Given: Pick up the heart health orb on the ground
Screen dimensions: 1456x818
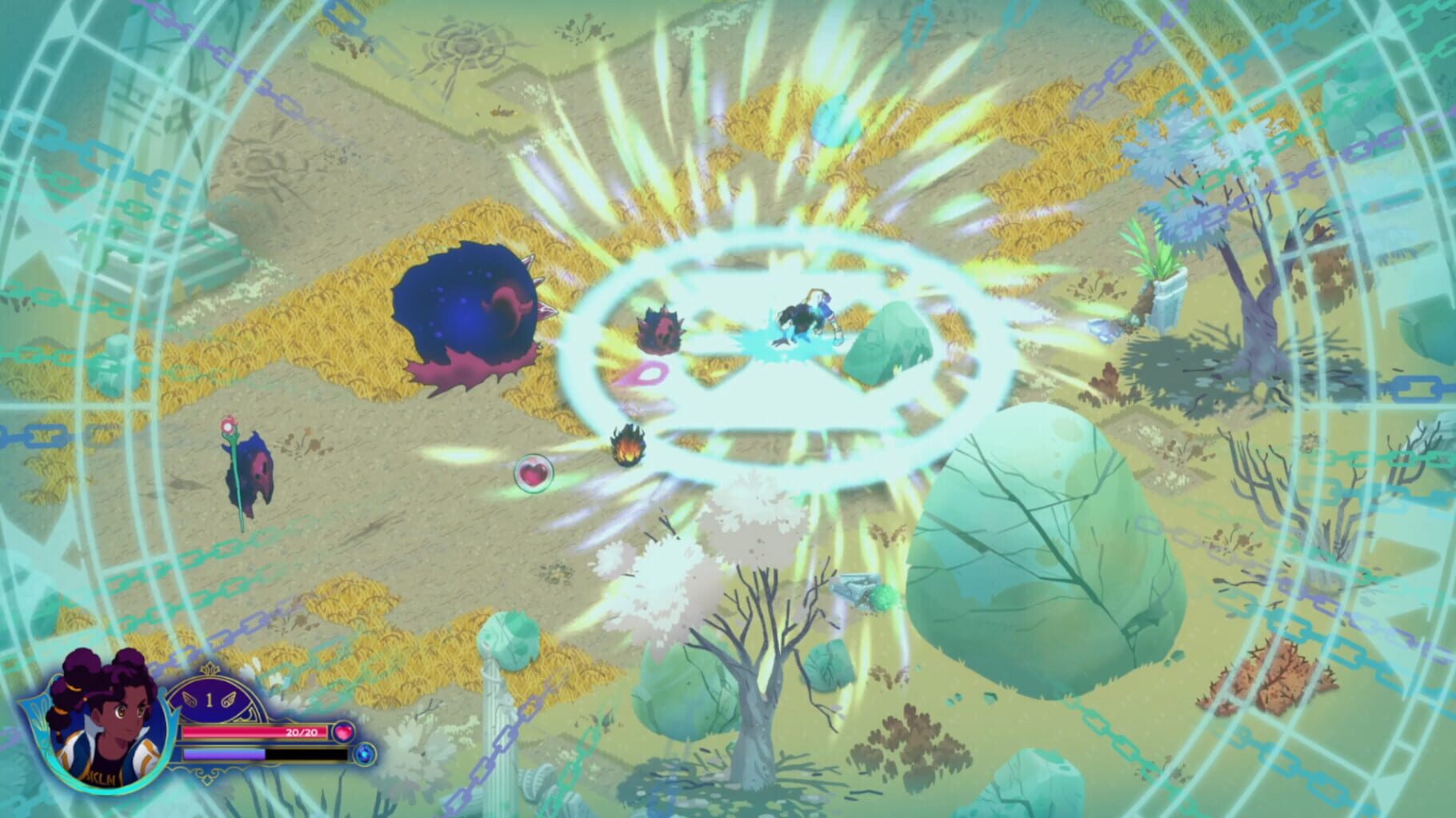Looking at the screenshot, I should tap(534, 474).
